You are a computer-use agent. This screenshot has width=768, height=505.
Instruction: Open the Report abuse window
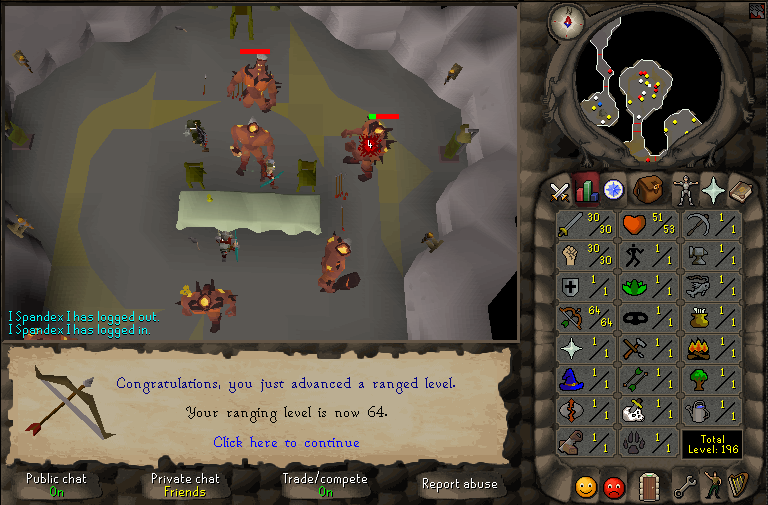tap(460, 485)
